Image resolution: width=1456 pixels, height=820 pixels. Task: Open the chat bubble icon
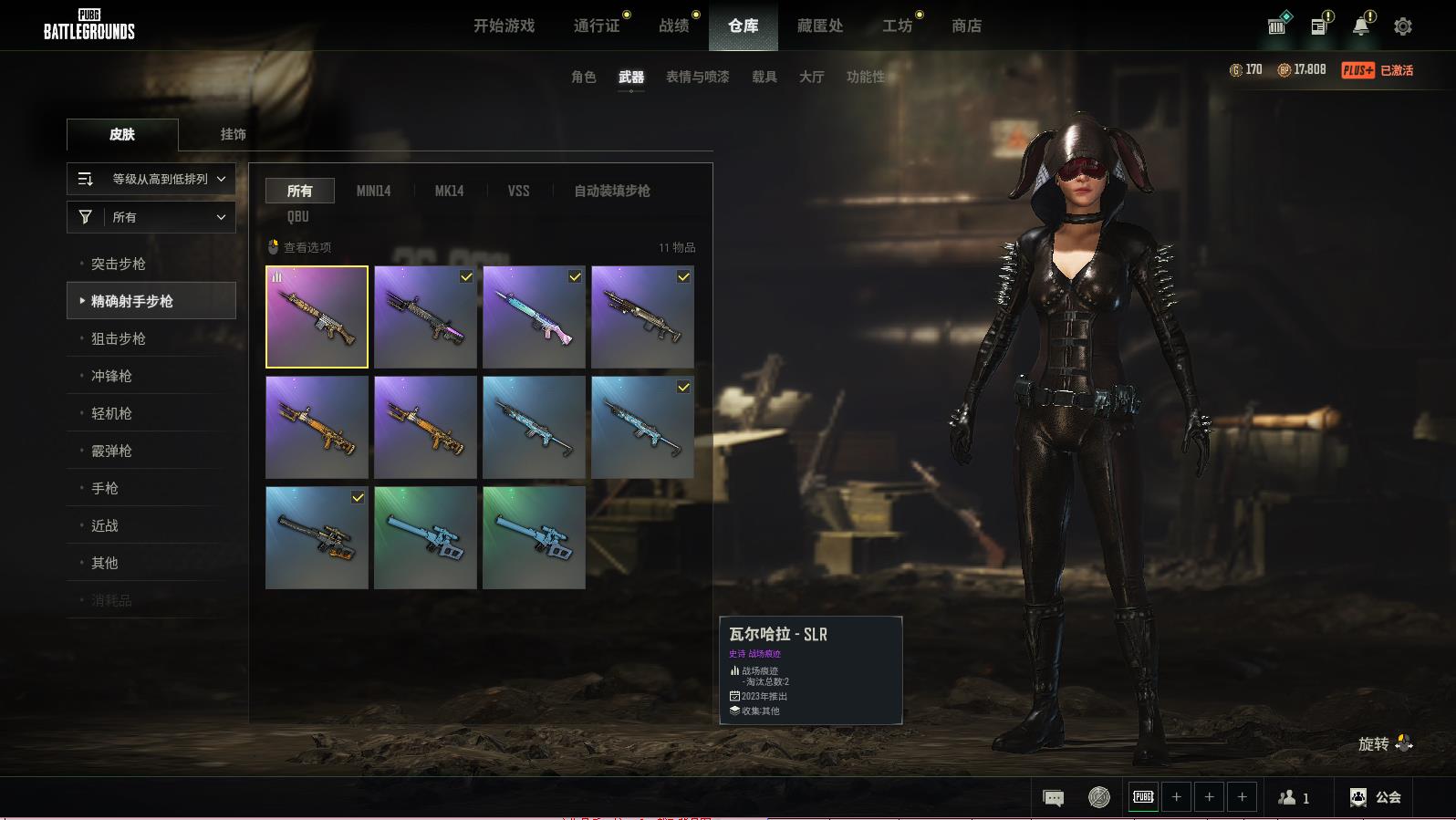(x=1053, y=798)
